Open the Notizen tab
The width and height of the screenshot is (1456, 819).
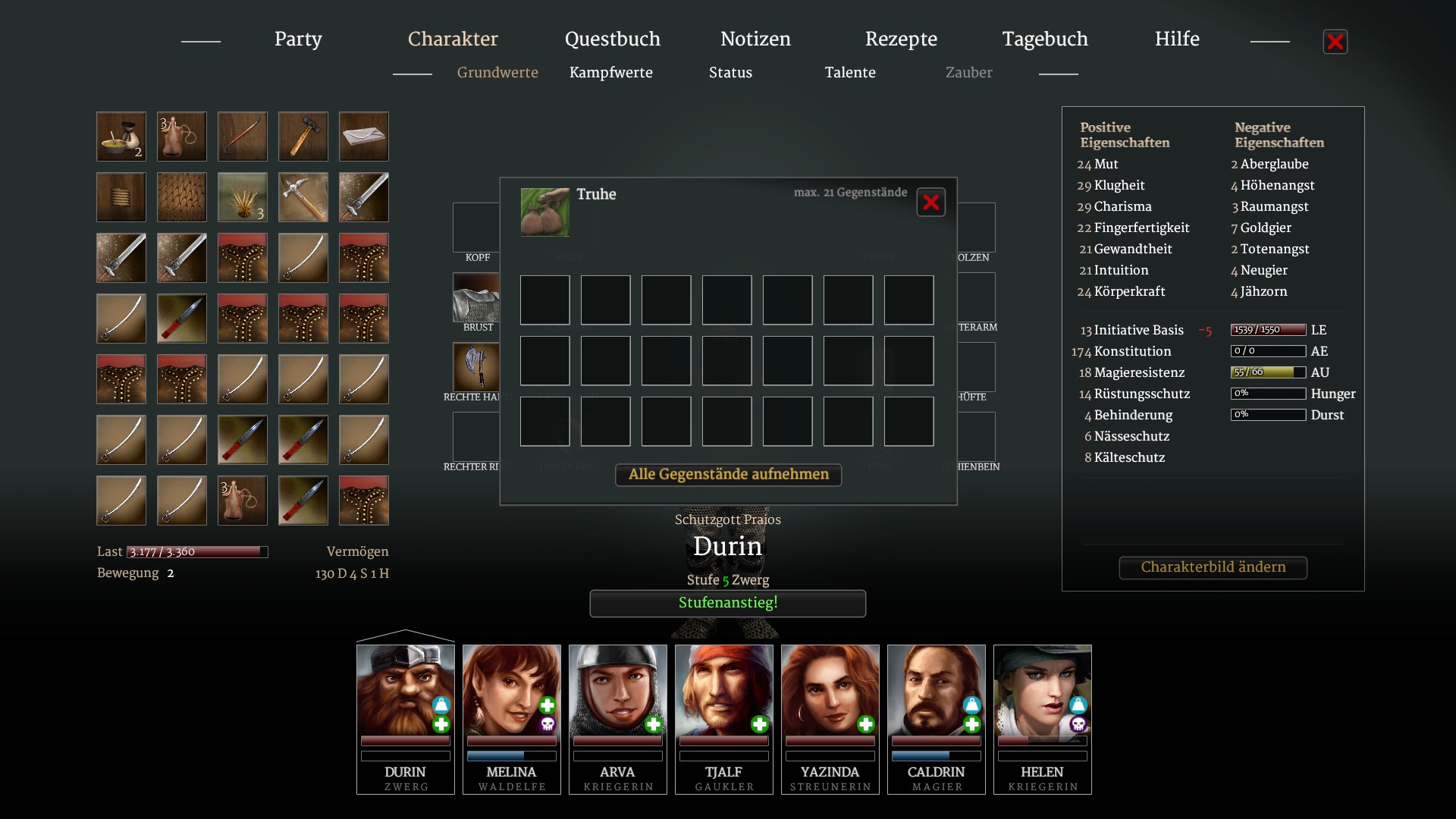point(755,39)
